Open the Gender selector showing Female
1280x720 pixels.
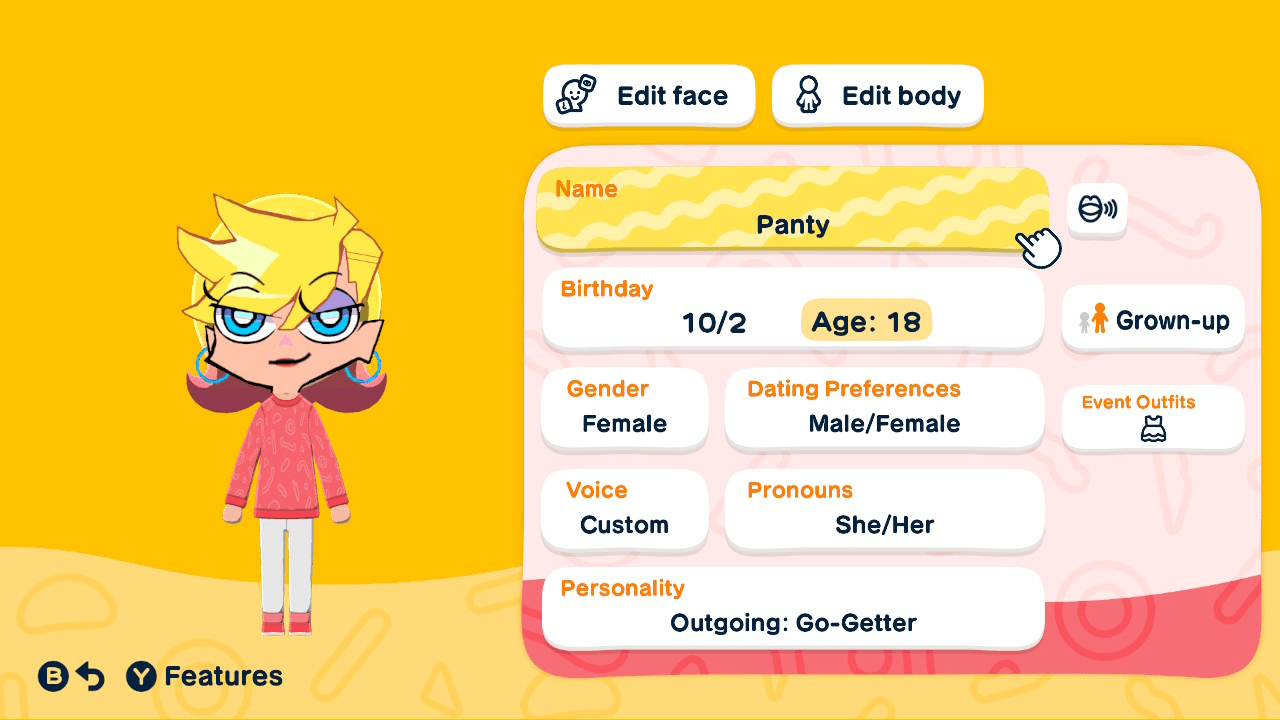pos(624,409)
